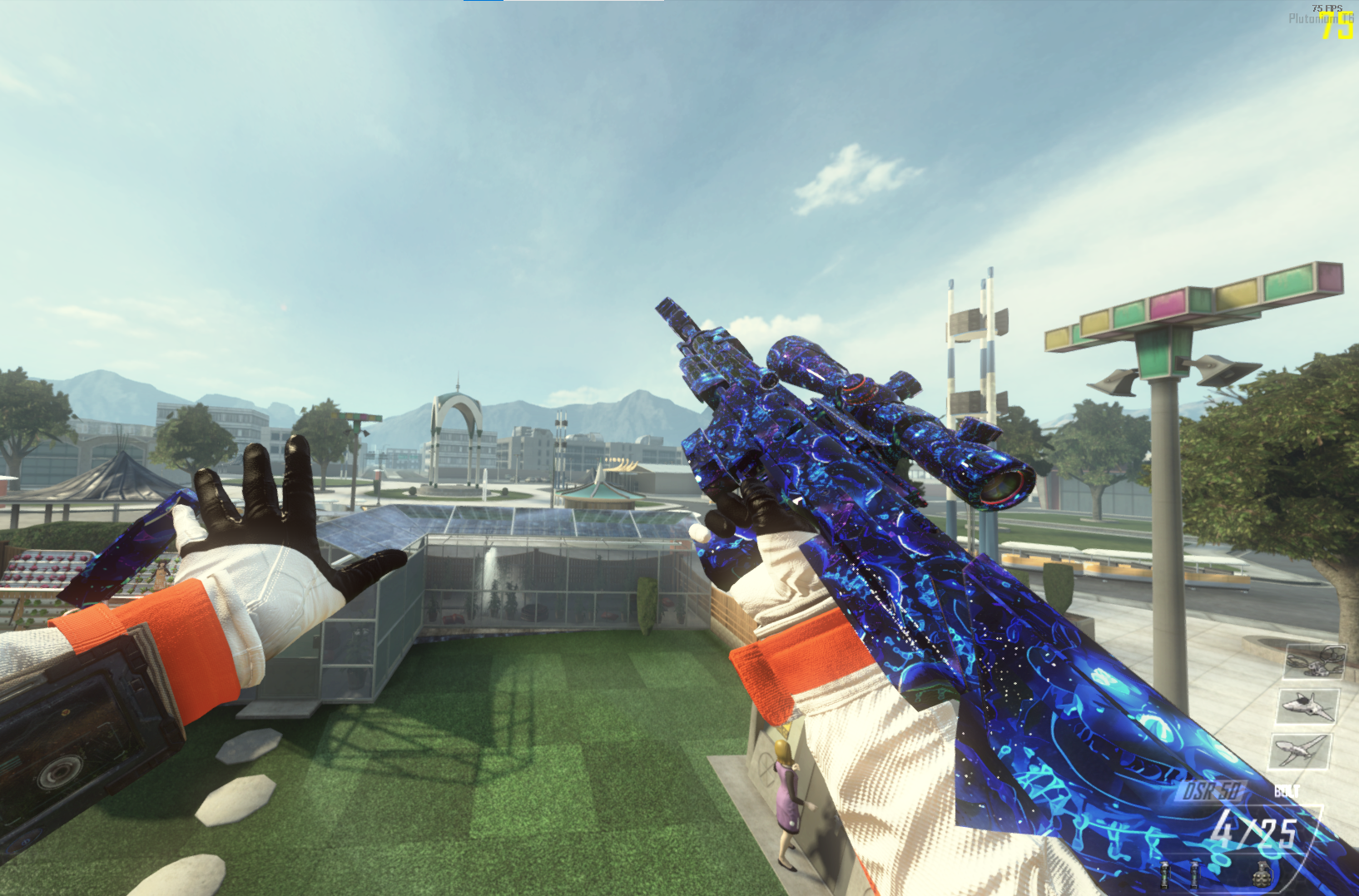Viewport: 1359px width, 896px height.
Task: Click the DSR 50 weapon name label
Action: coord(1212,791)
